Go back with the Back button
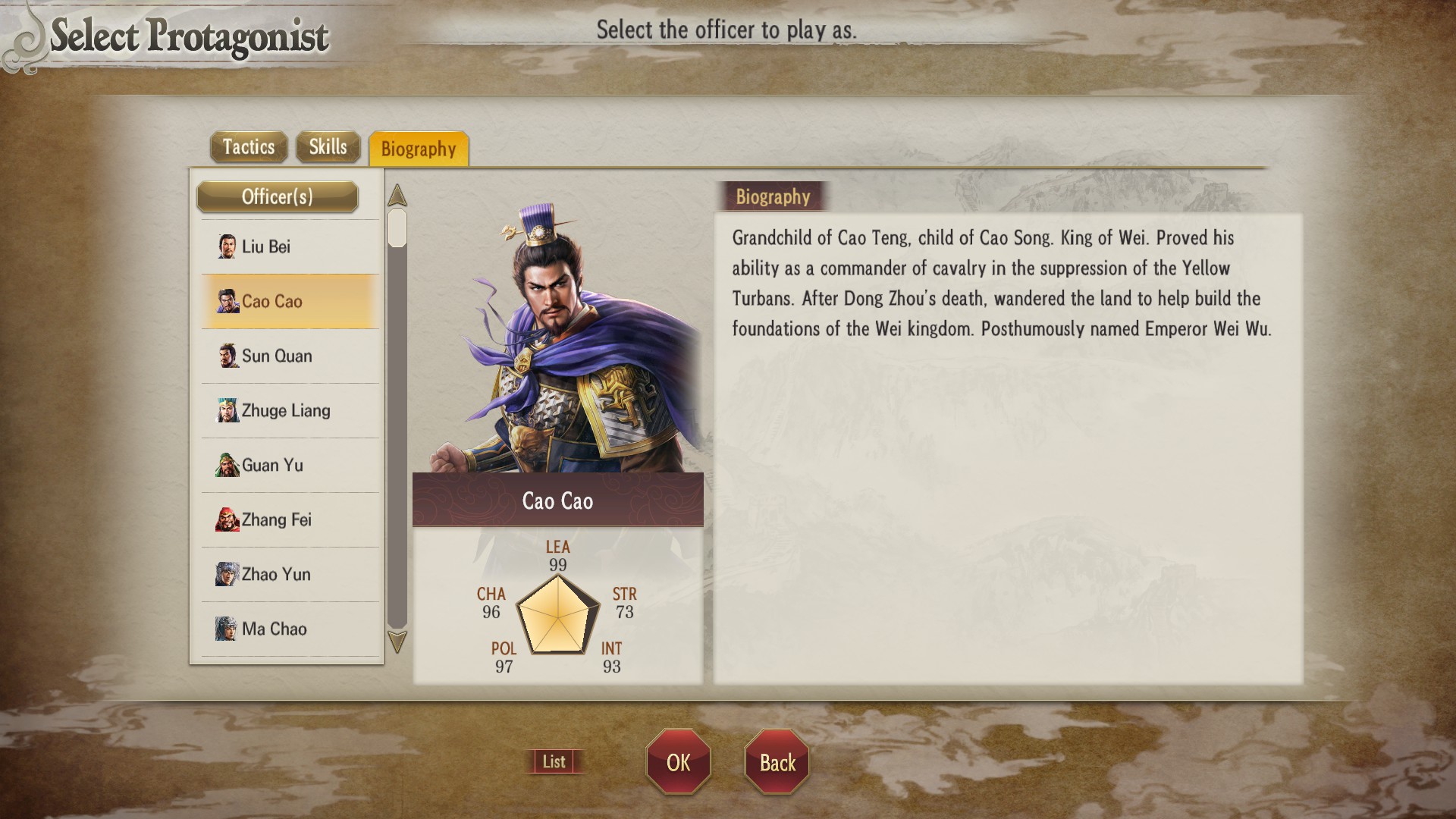This screenshot has height=819, width=1456. click(x=777, y=762)
